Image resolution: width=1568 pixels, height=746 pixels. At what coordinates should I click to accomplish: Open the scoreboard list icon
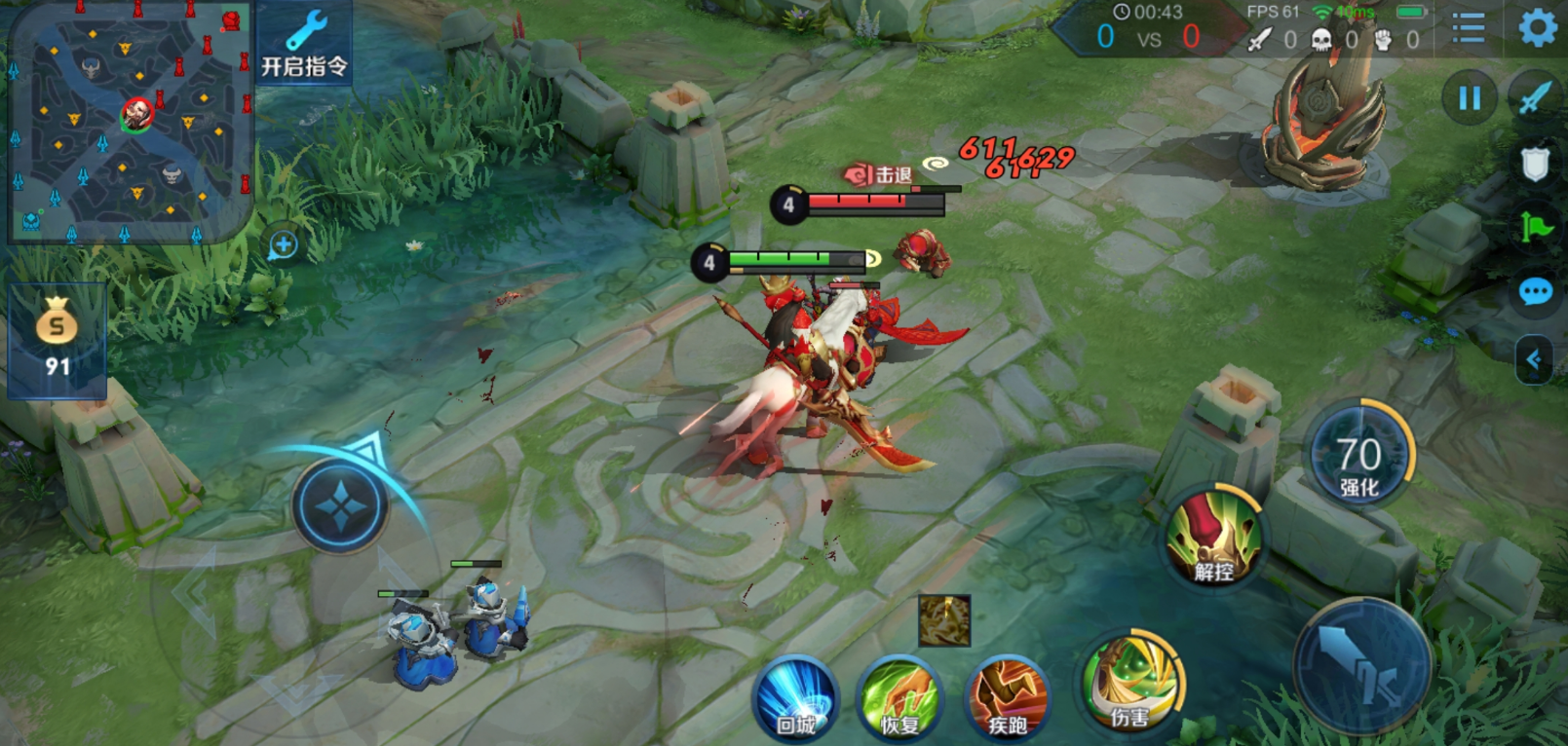1468,27
